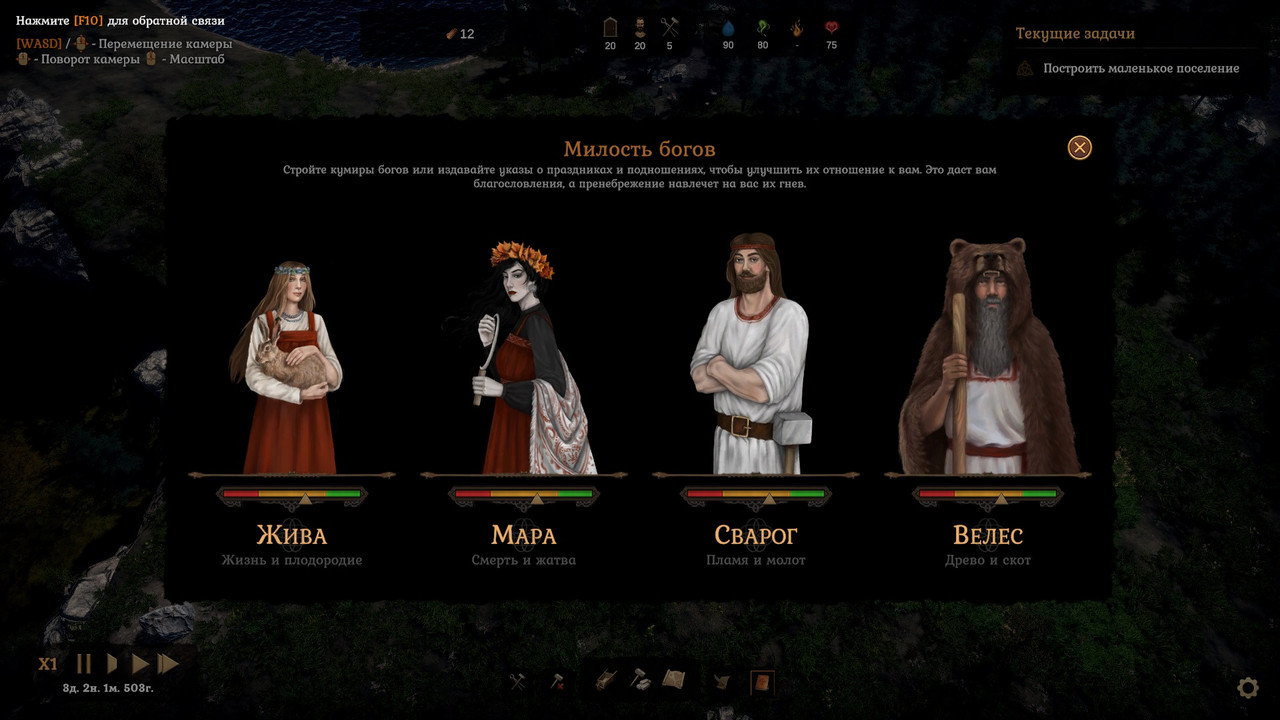Open settings via the gear icon
This screenshot has height=720, width=1280.
coord(1247,688)
